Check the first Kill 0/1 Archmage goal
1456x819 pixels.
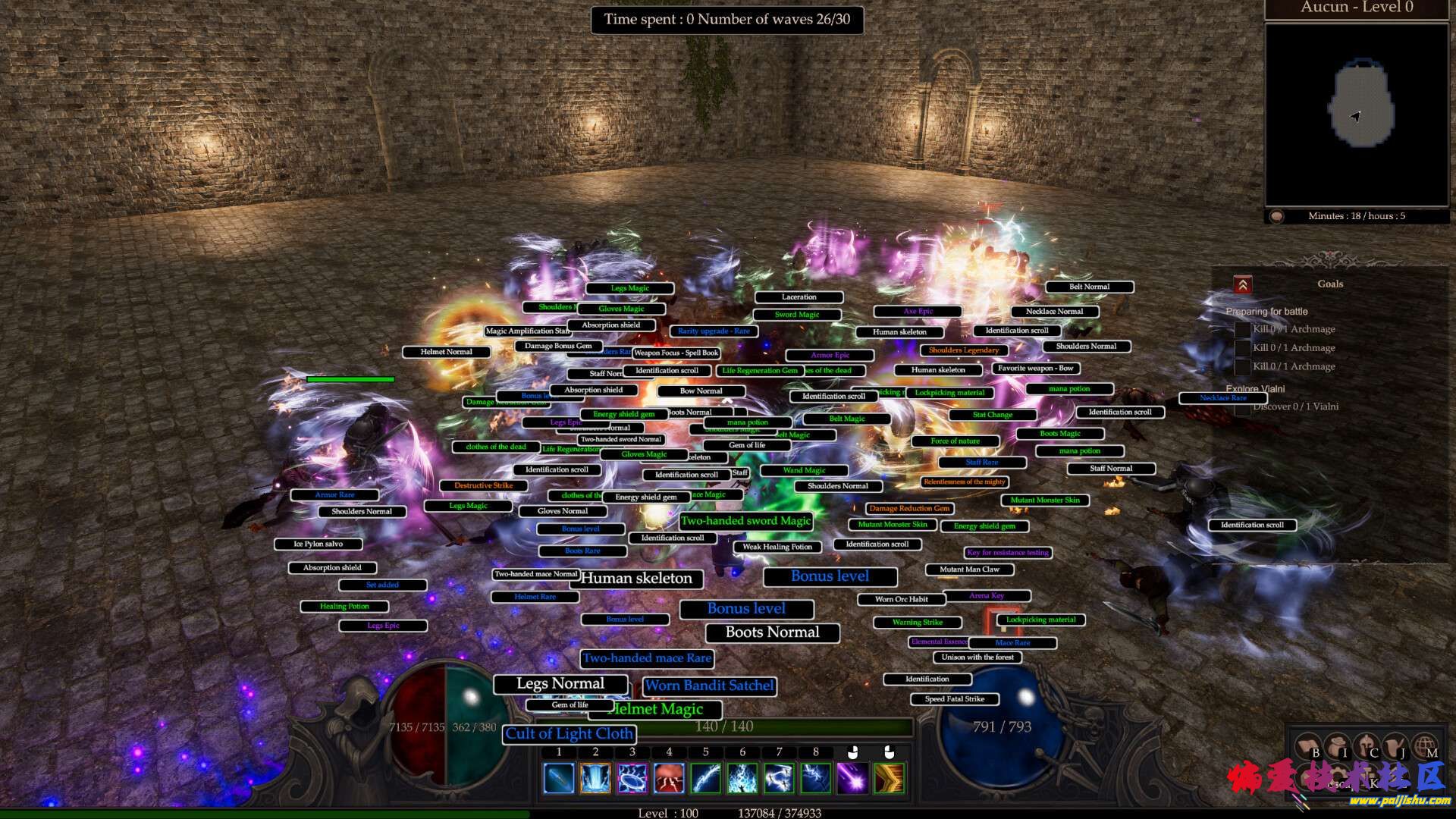[1244, 329]
